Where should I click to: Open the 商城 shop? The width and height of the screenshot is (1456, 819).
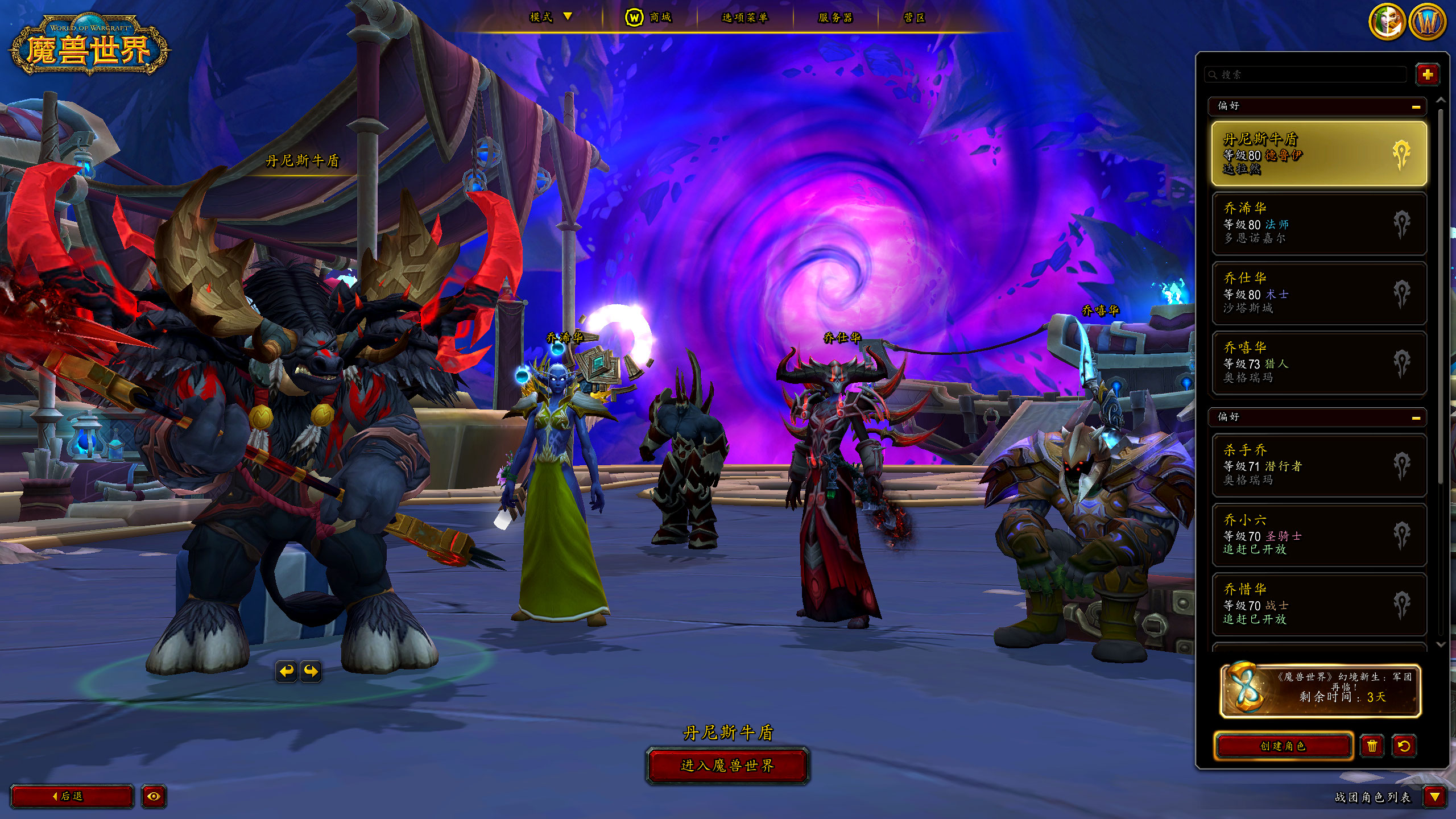click(x=649, y=18)
